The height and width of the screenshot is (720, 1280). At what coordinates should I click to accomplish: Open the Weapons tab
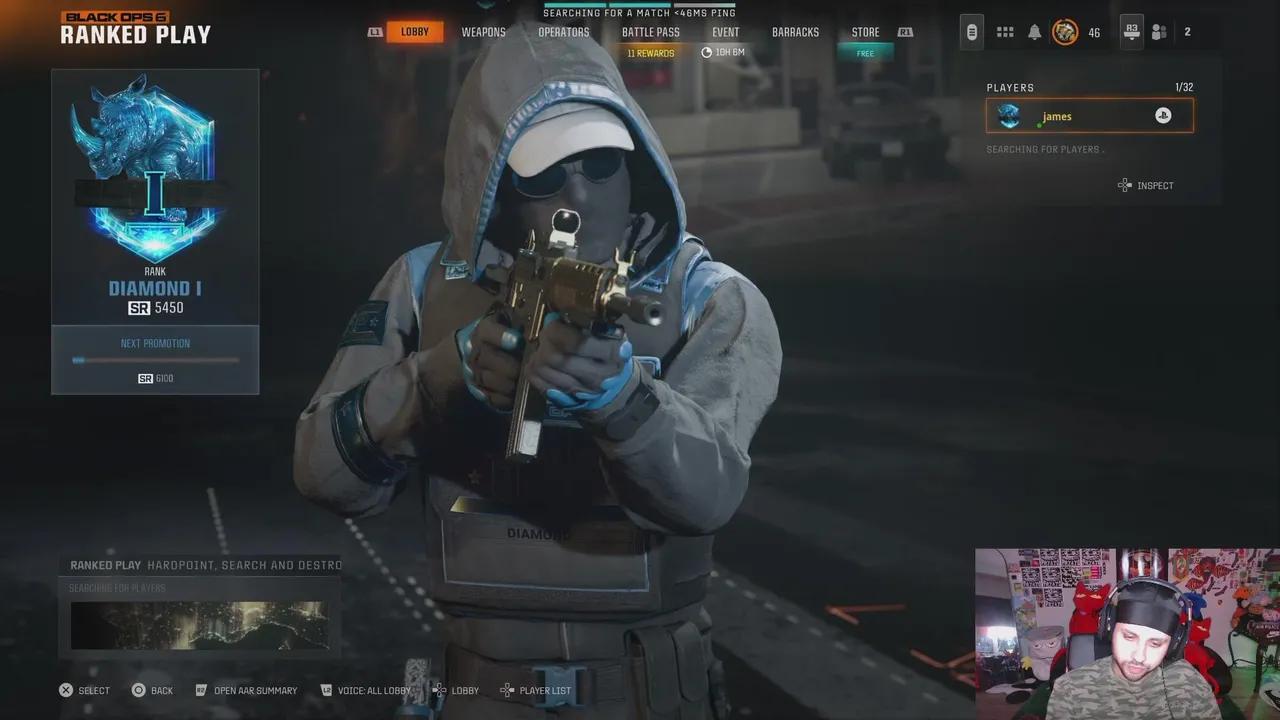coord(483,32)
